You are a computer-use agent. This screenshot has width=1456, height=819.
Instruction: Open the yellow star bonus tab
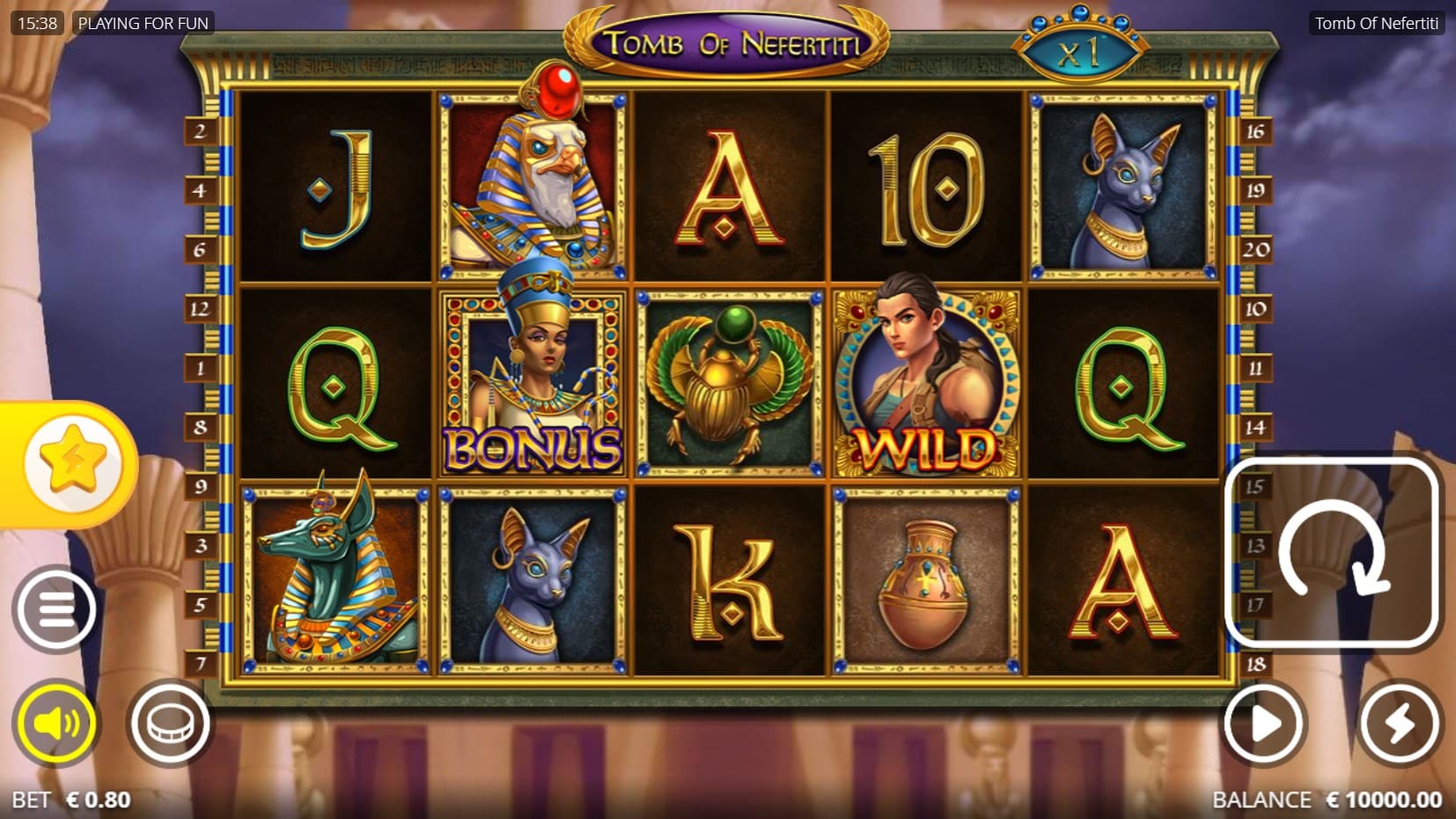tap(72, 461)
